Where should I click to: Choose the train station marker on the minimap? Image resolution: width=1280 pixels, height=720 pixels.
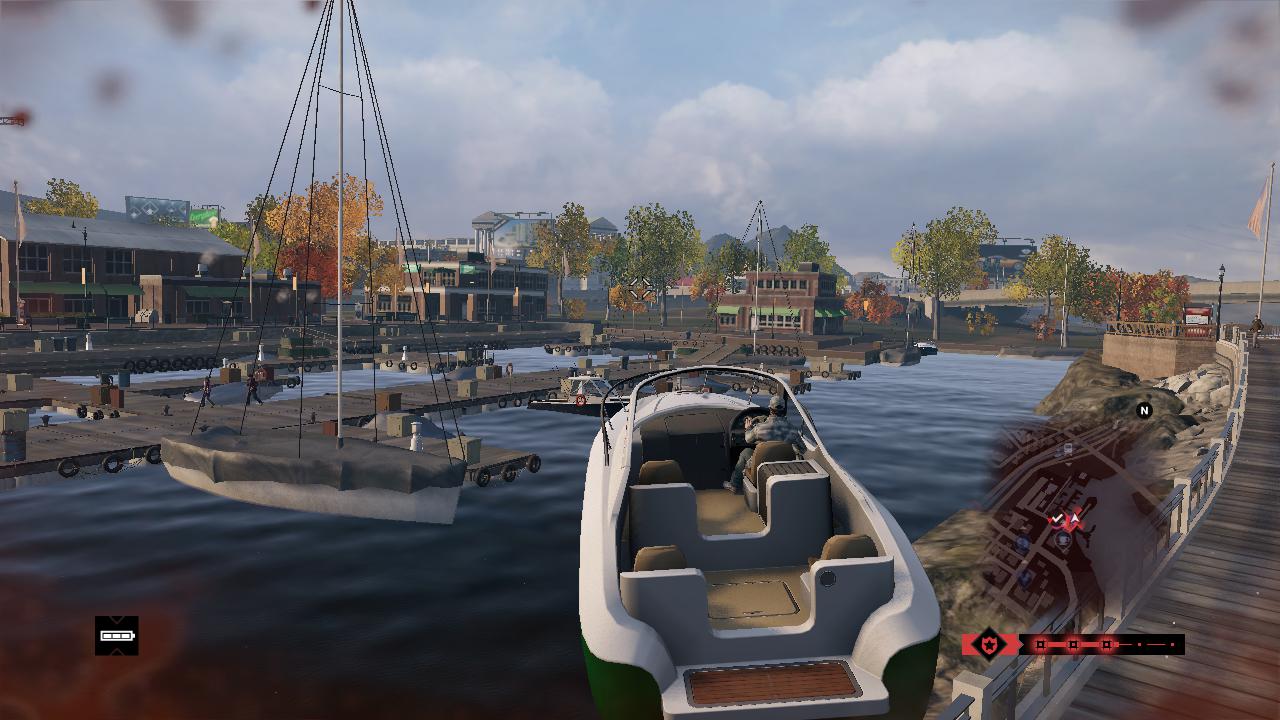[x=1068, y=448]
